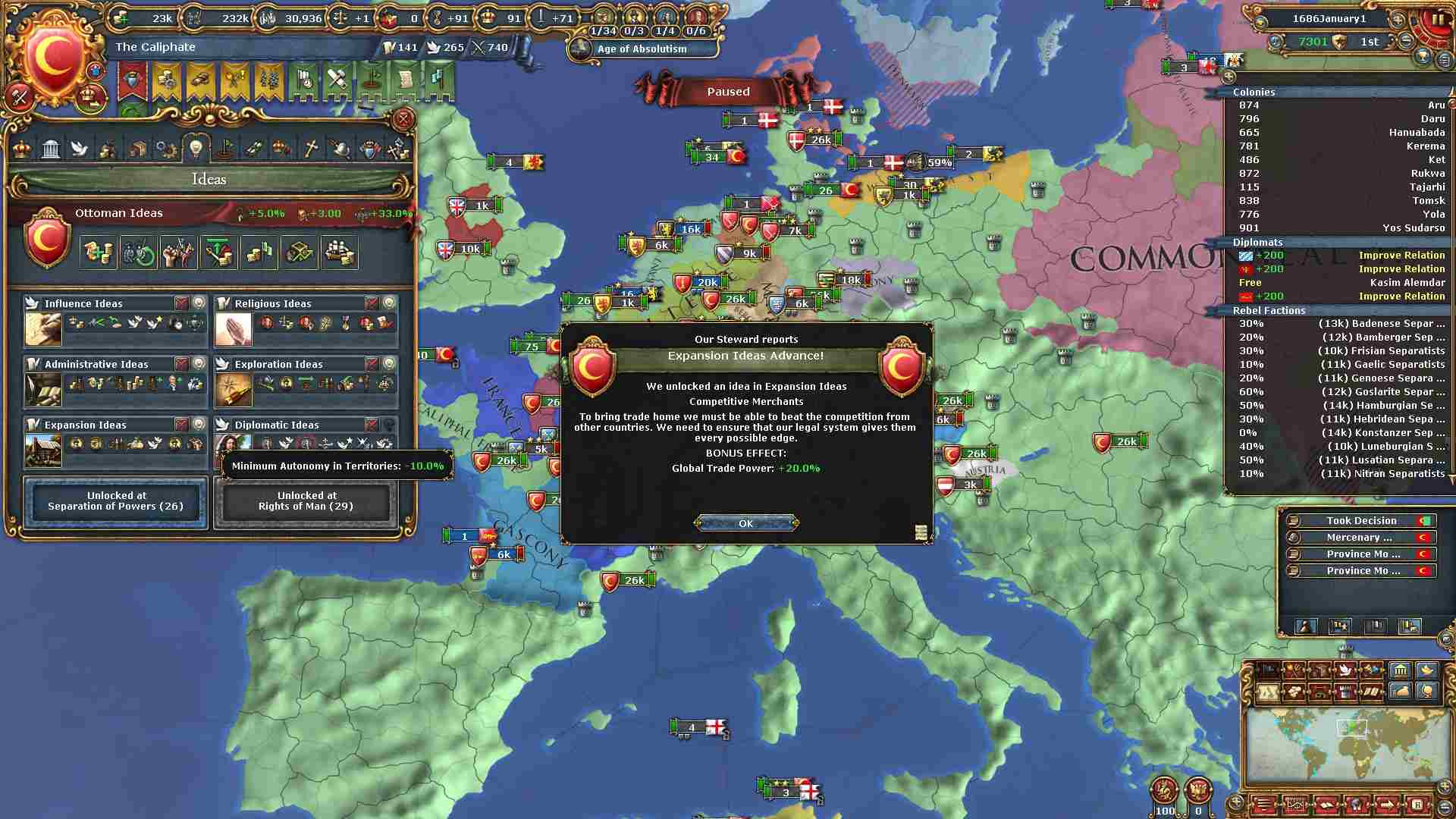Screen dimensions: 1456x819
Task: Click the red X toggle next to Expansion Ideas
Action: 181,425
